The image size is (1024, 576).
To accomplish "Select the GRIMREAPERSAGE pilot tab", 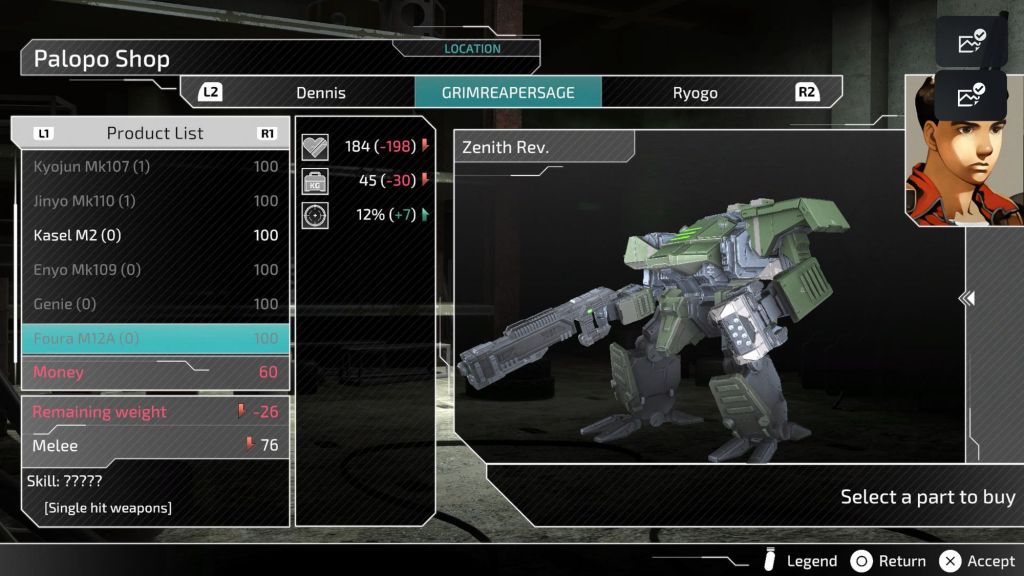I will (508, 93).
